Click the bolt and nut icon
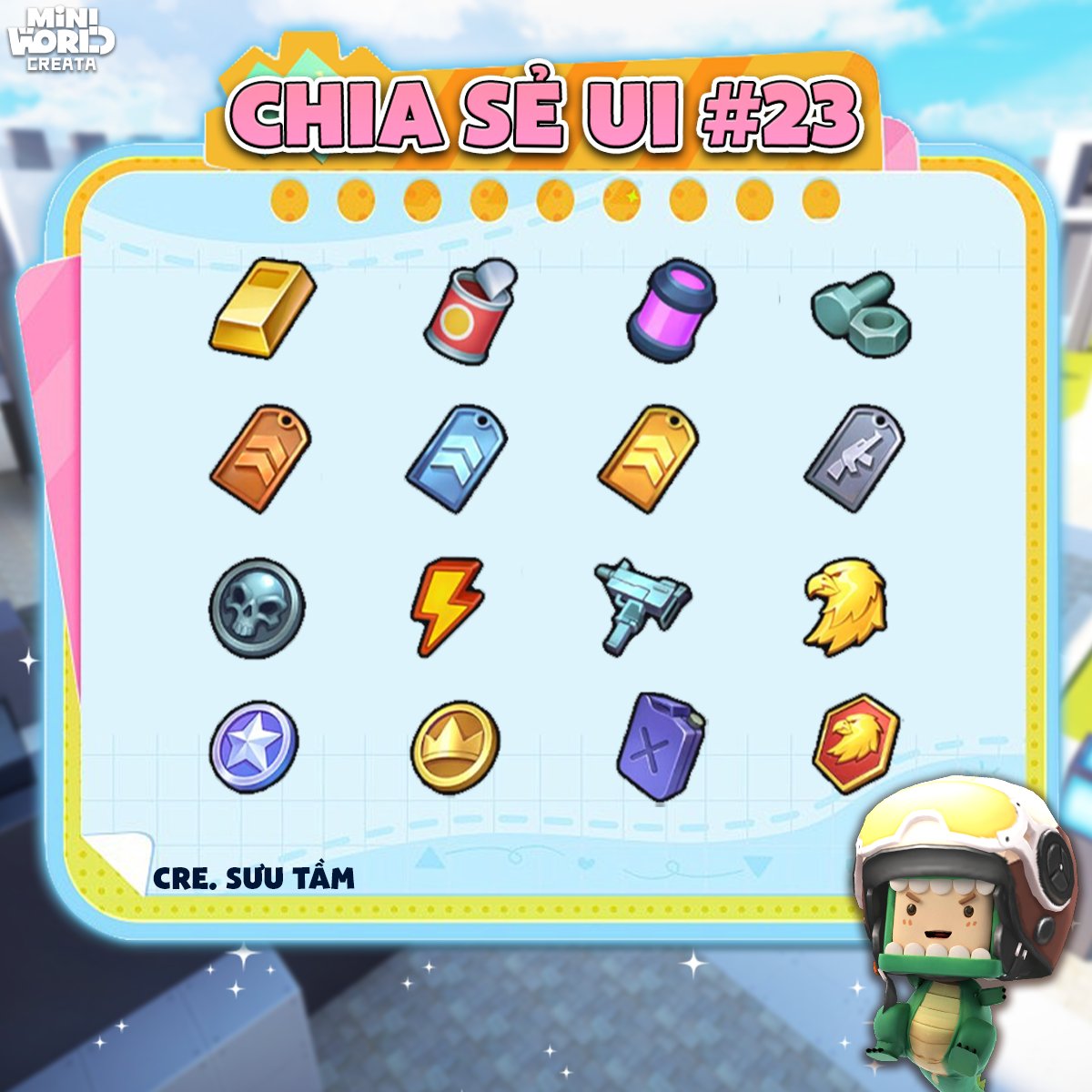 860,313
